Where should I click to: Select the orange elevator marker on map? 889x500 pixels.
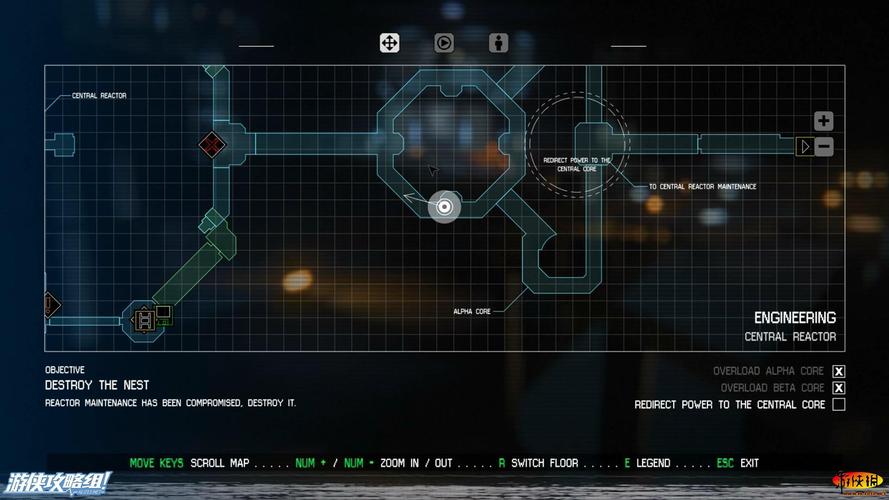(x=143, y=319)
